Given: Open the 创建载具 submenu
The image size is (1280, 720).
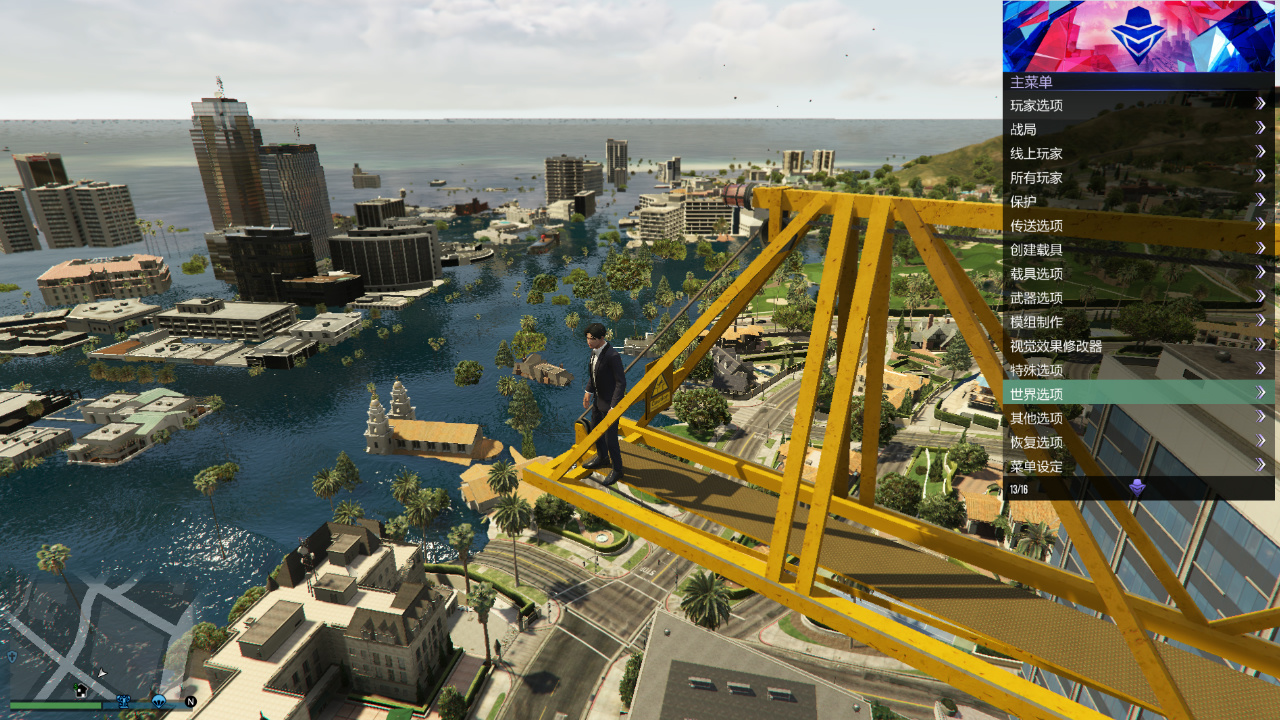Looking at the screenshot, I should (x=1138, y=249).
